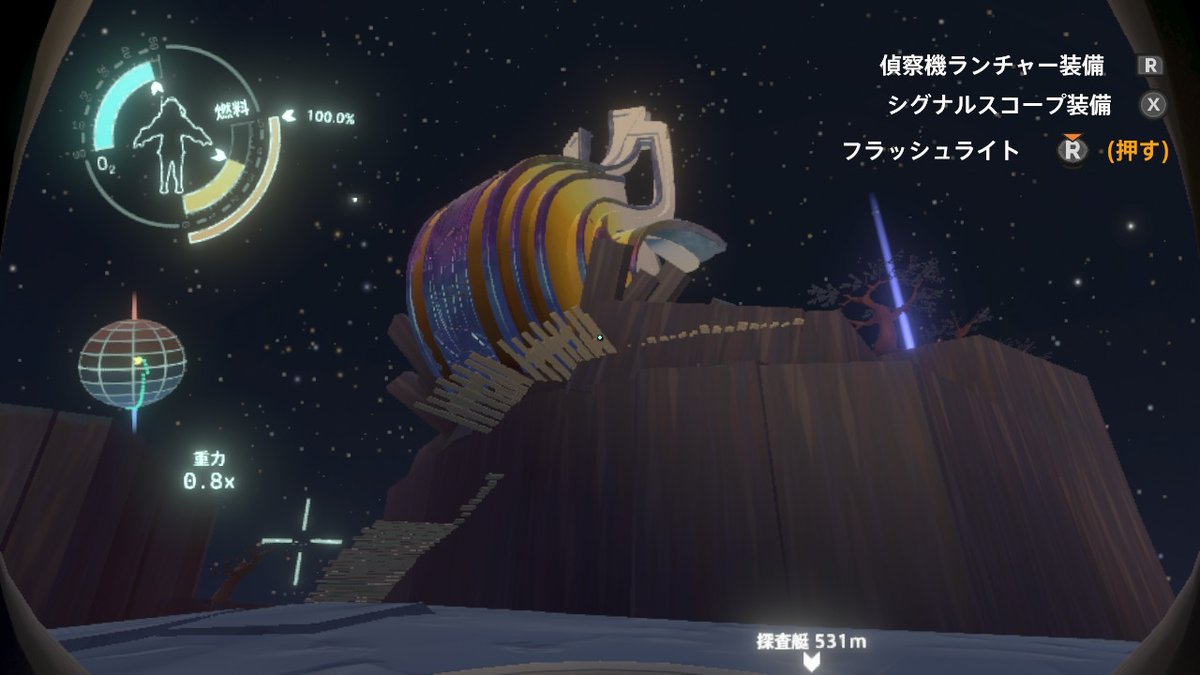Click the wireframe planet globe minimap
This screenshot has width=1200, height=675.
[133, 363]
